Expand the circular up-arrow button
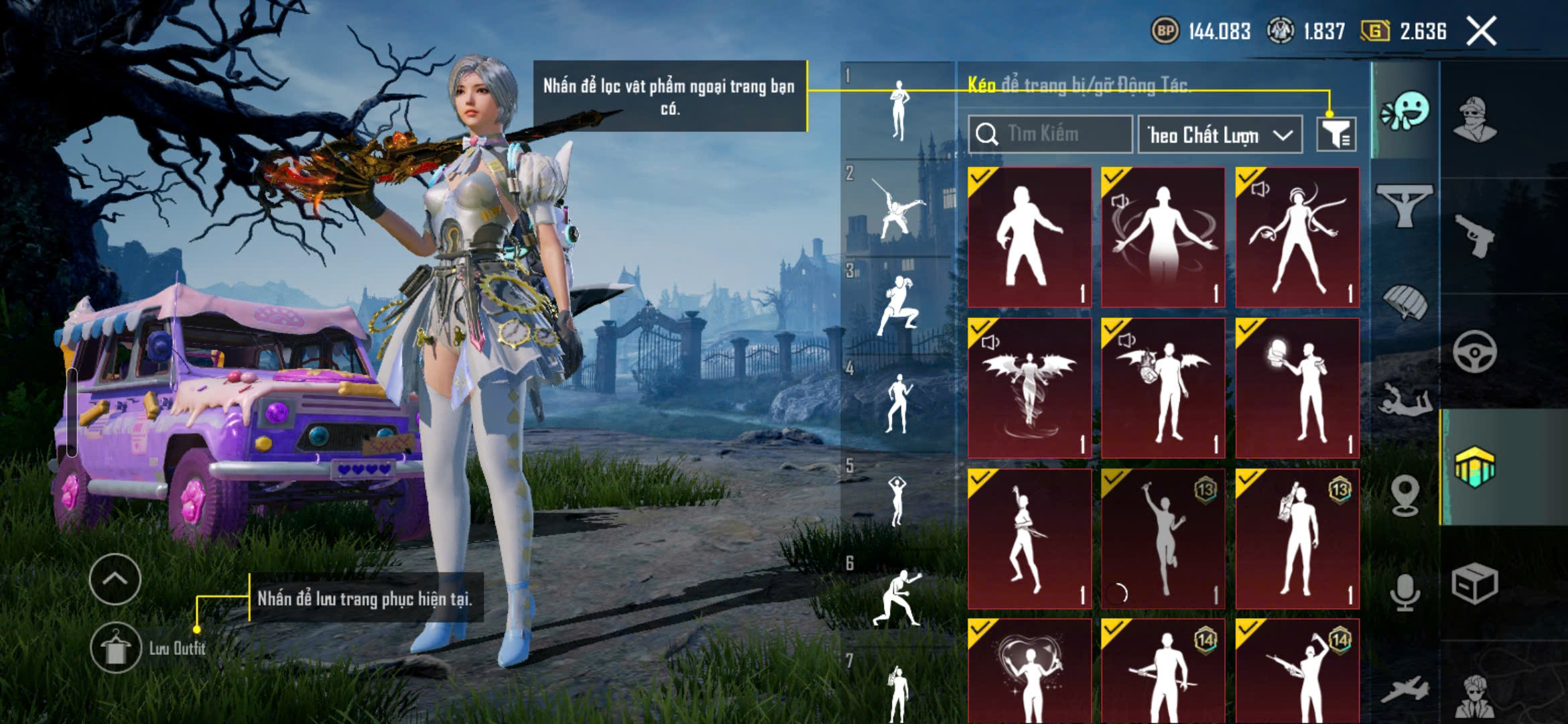1568x724 pixels. tap(115, 579)
